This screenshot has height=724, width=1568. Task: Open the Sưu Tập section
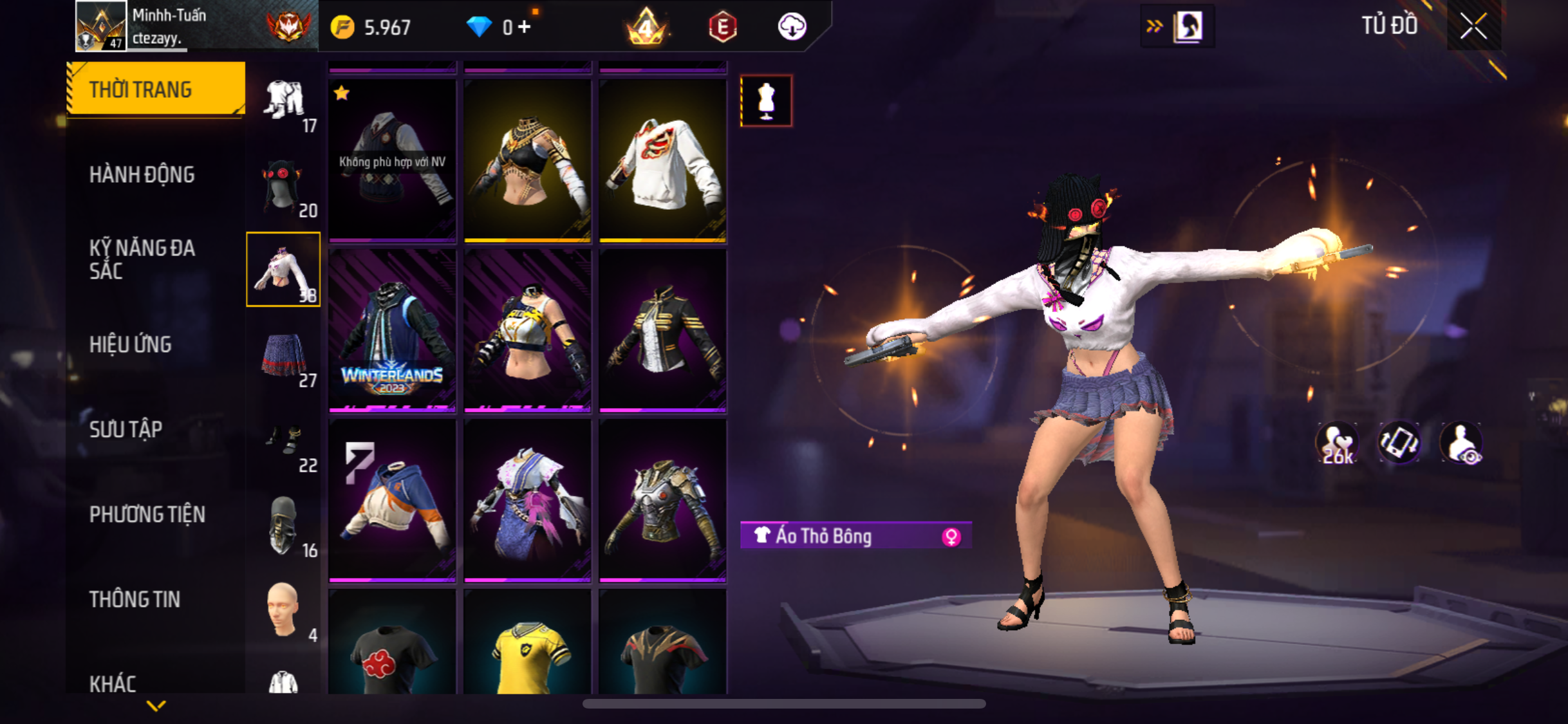coord(126,429)
